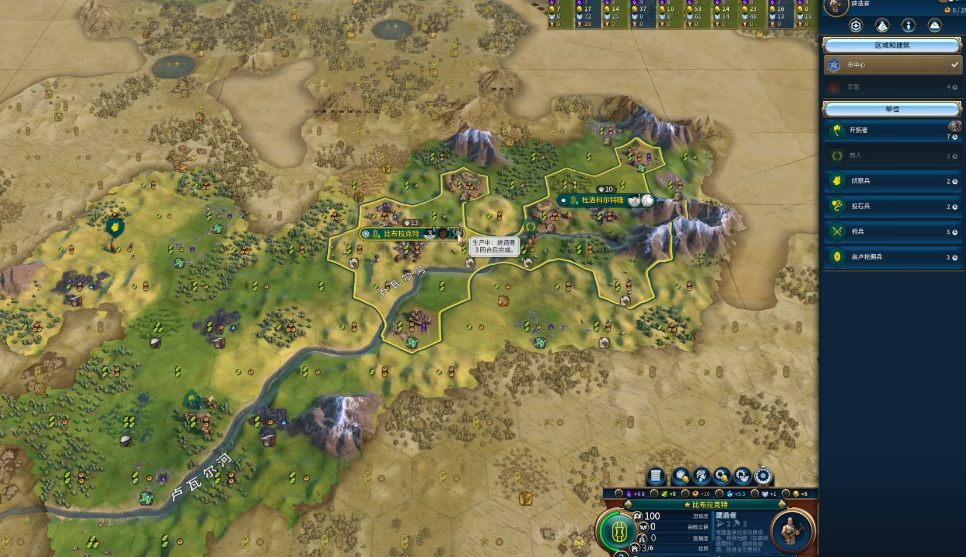Select the 杜洛科尔特隆 city banner

tap(603, 200)
